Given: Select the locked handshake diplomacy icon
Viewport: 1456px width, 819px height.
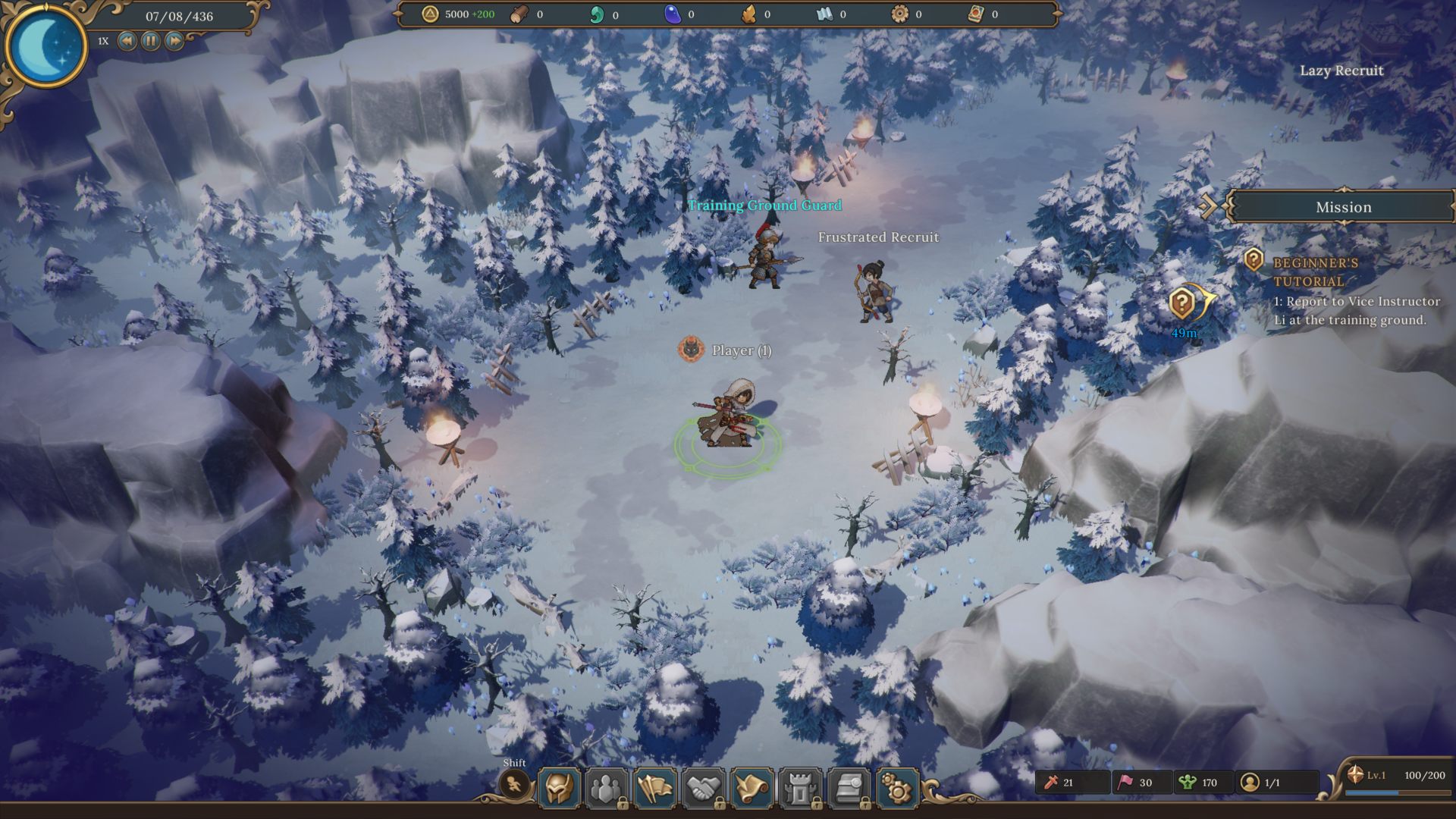Looking at the screenshot, I should pyautogui.click(x=704, y=789).
